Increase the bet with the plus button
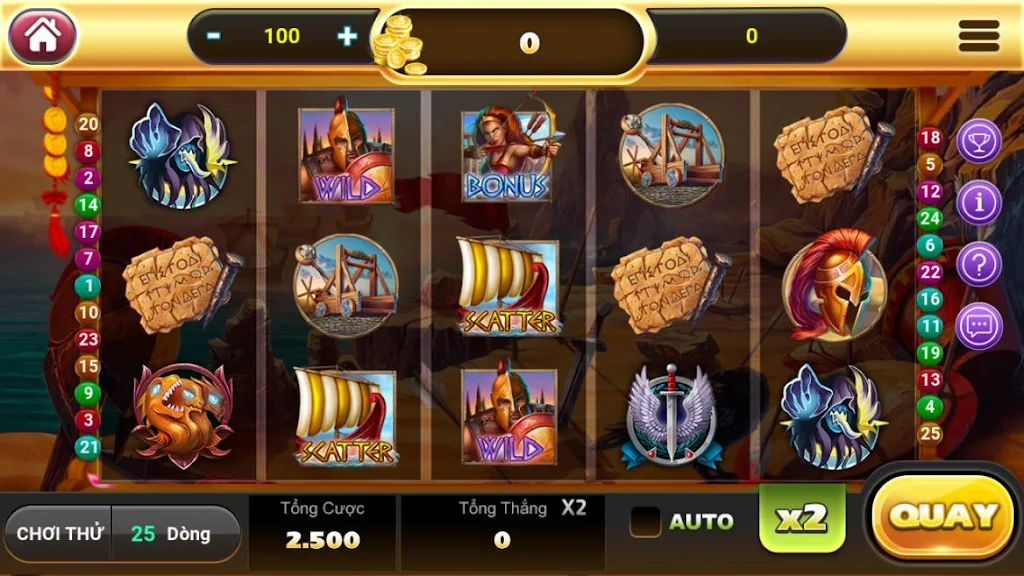Viewport: 1024px width, 576px height. point(347,36)
